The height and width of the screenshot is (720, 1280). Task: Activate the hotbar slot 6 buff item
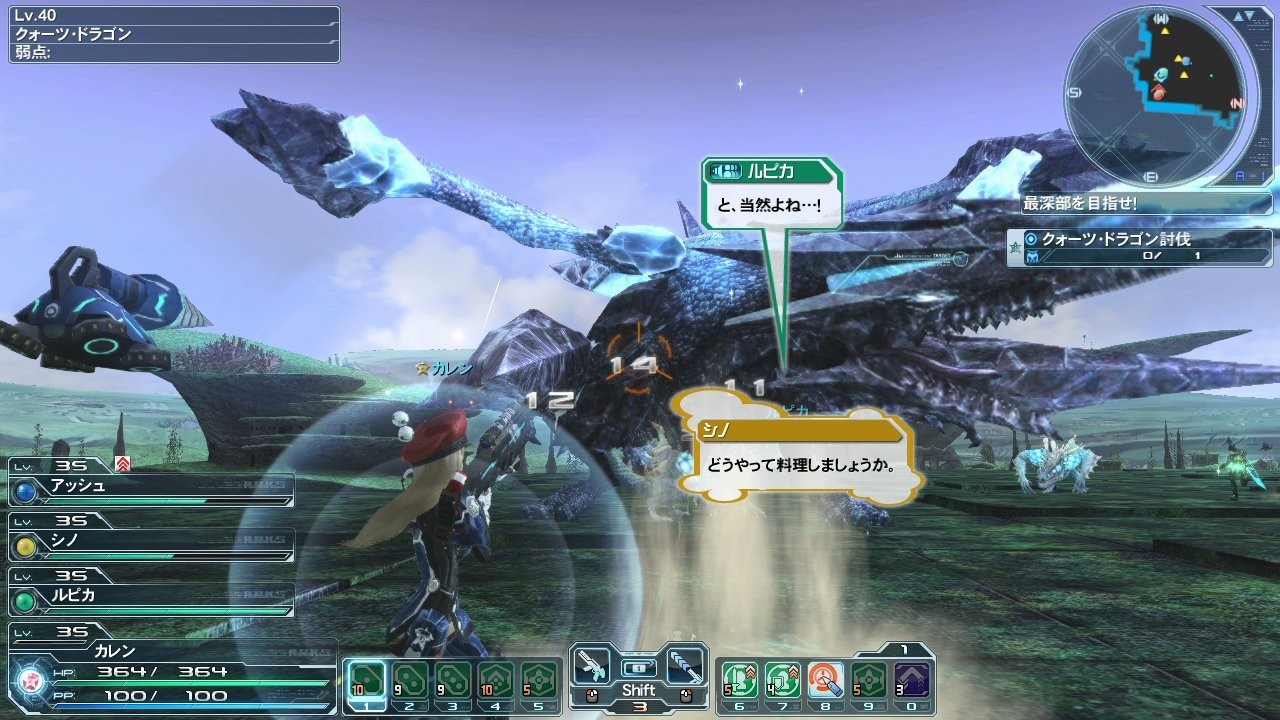pos(739,680)
